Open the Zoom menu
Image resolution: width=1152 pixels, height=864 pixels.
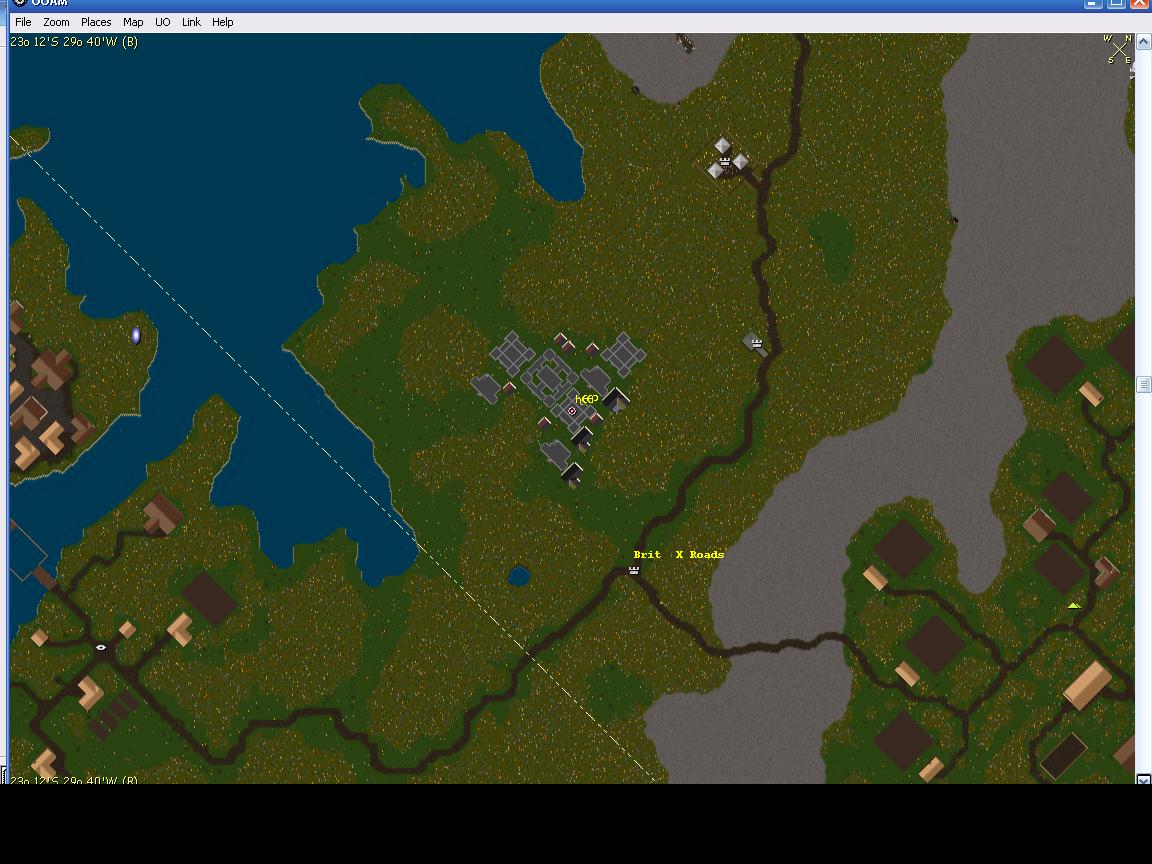click(x=56, y=22)
